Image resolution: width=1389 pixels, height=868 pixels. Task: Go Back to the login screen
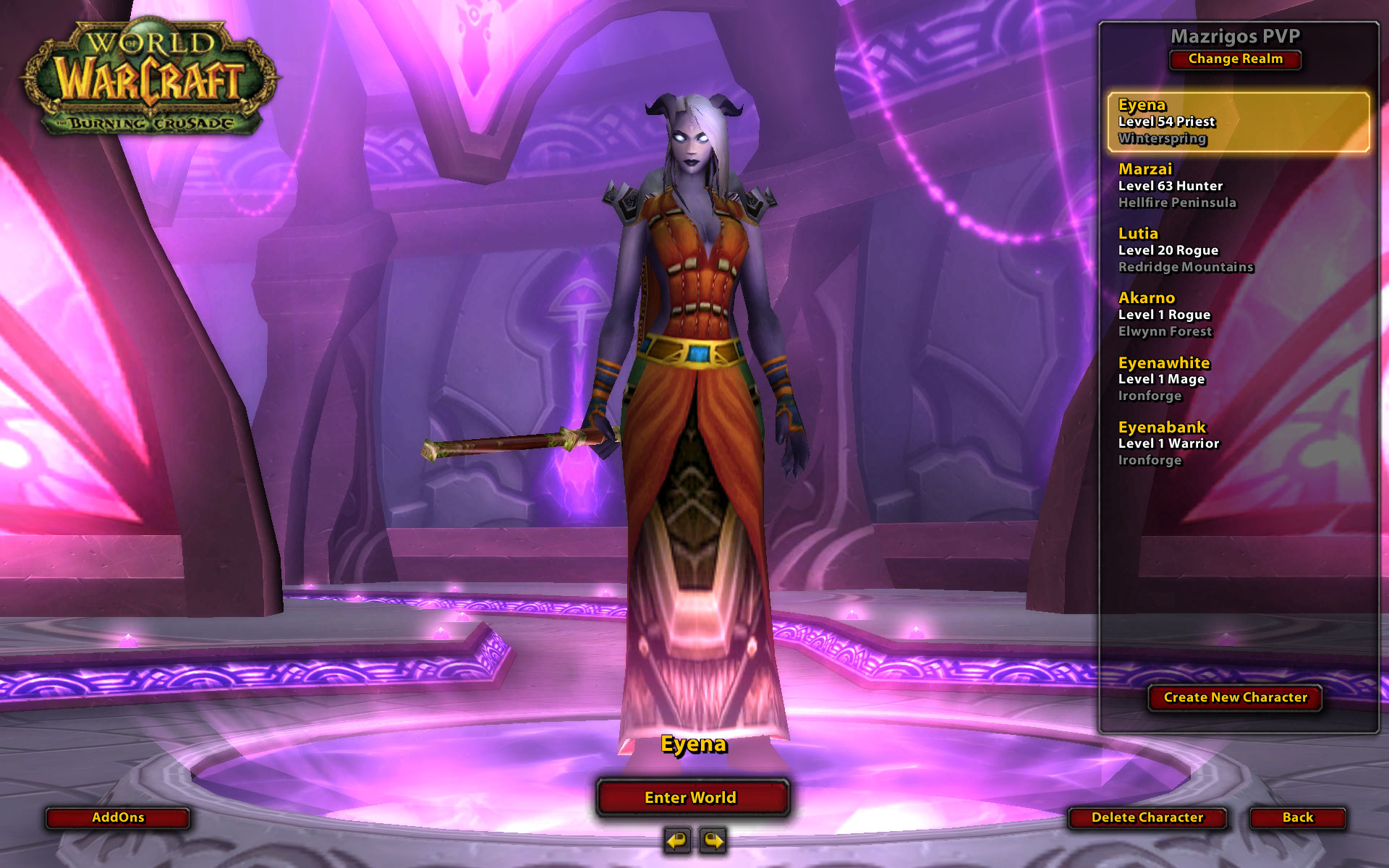point(1298,817)
